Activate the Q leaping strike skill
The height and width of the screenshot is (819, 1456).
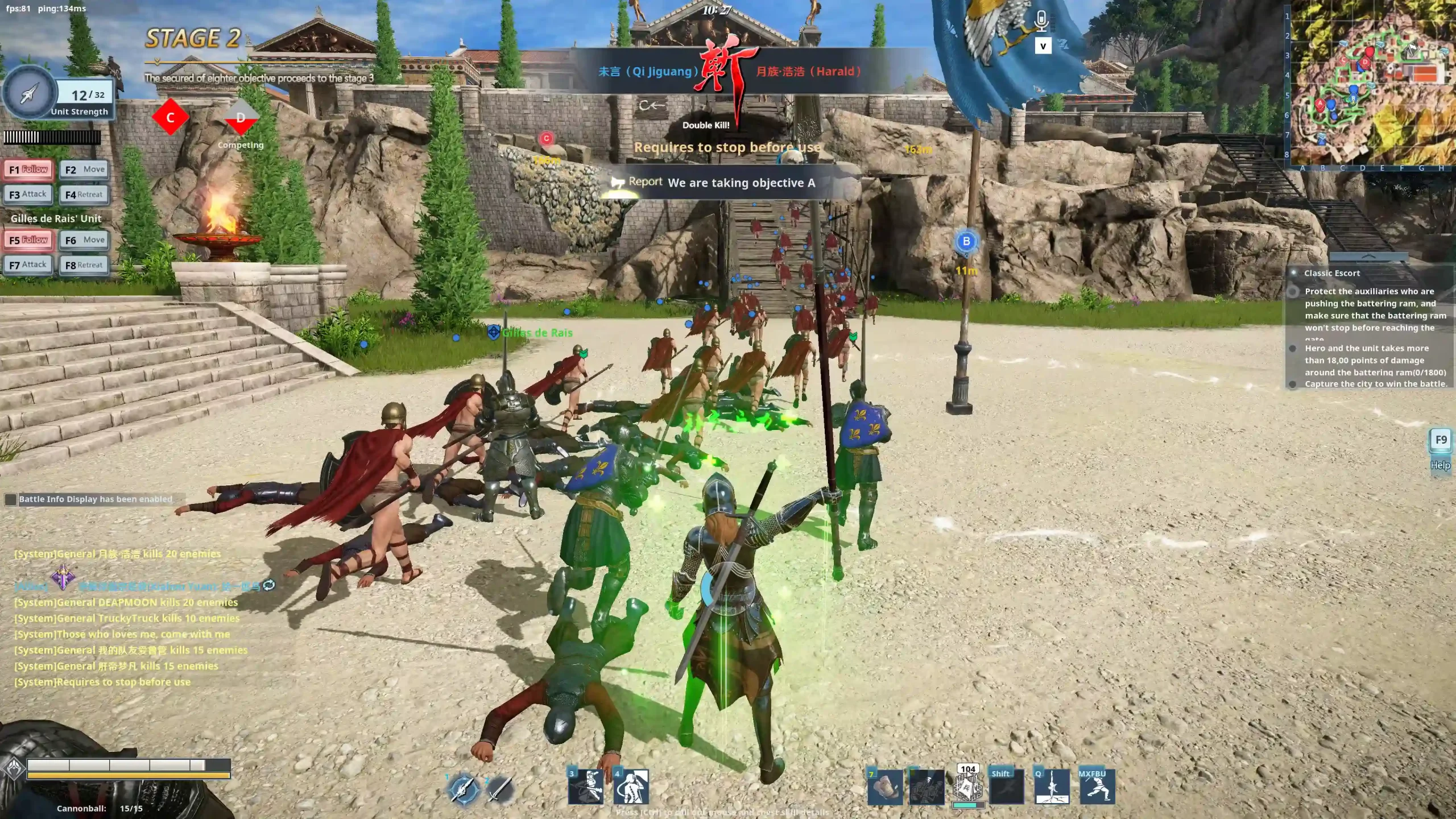pyautogui.click(x=1052, y=787)
